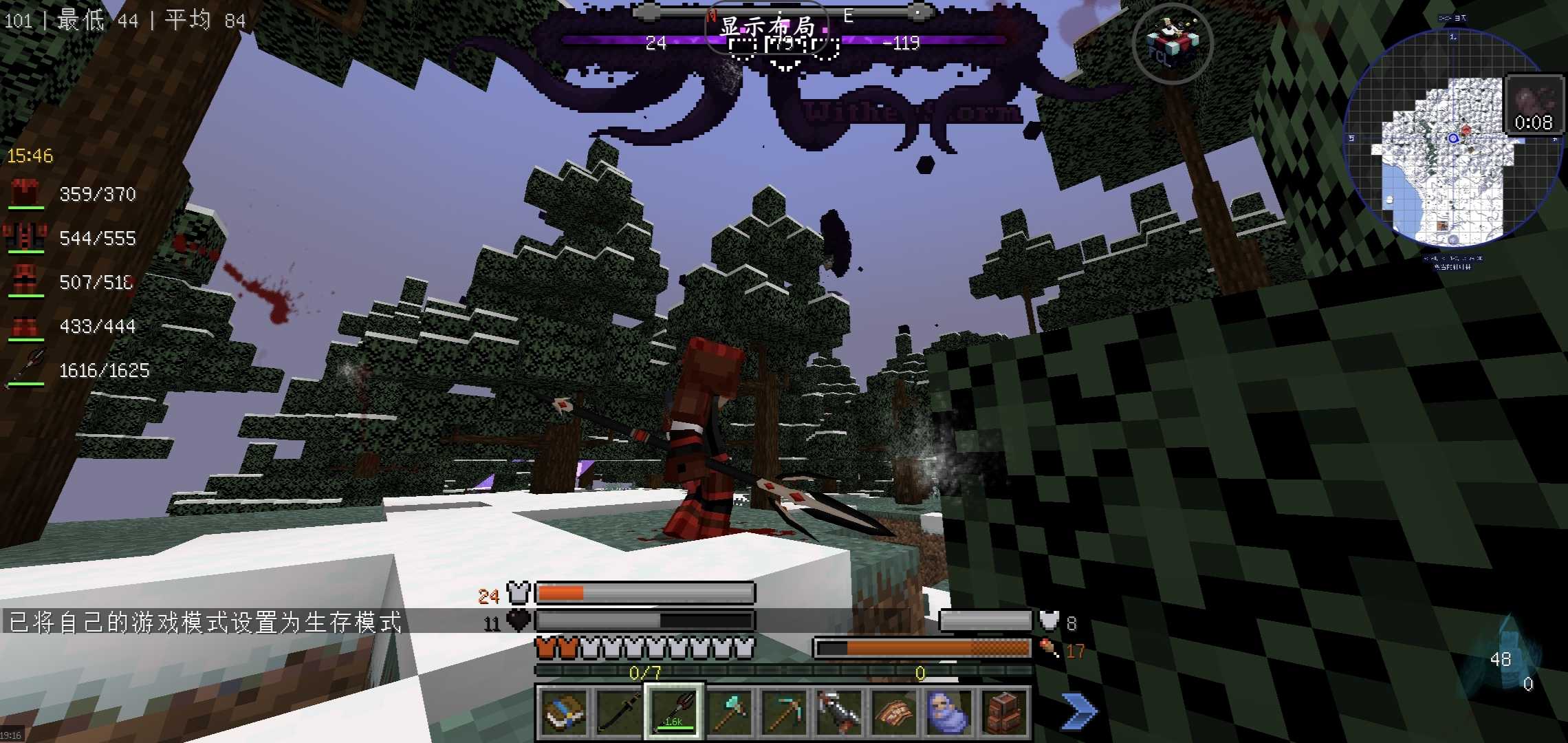Select the diamond pickaxe hotbar slot
This screenshot has height=743, width=1568.
(783, 712)
